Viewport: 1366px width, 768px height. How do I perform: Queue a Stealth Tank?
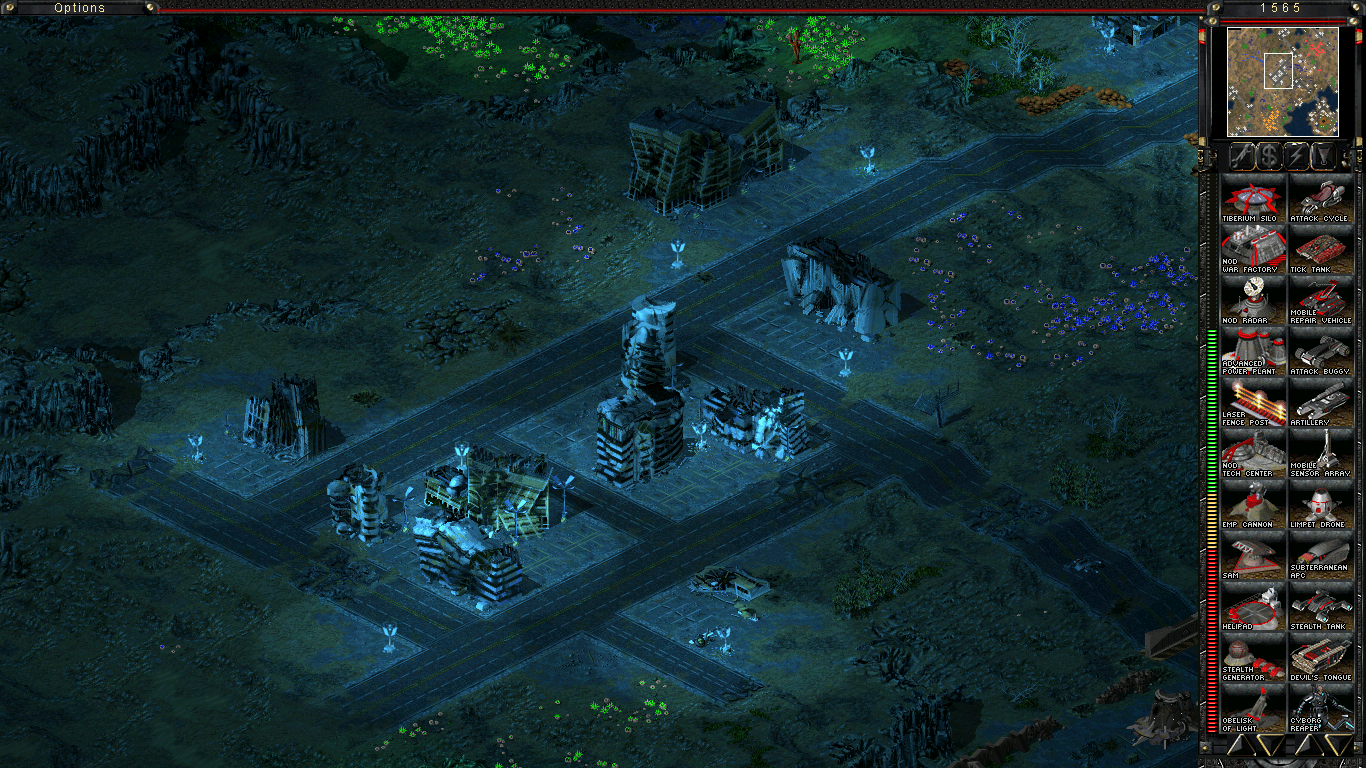[x=1320, y=606]
